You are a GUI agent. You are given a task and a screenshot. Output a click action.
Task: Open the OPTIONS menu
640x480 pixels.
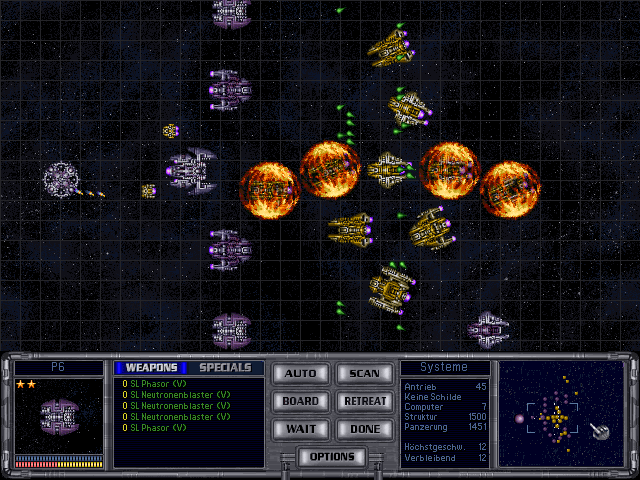tap(332, 457)
